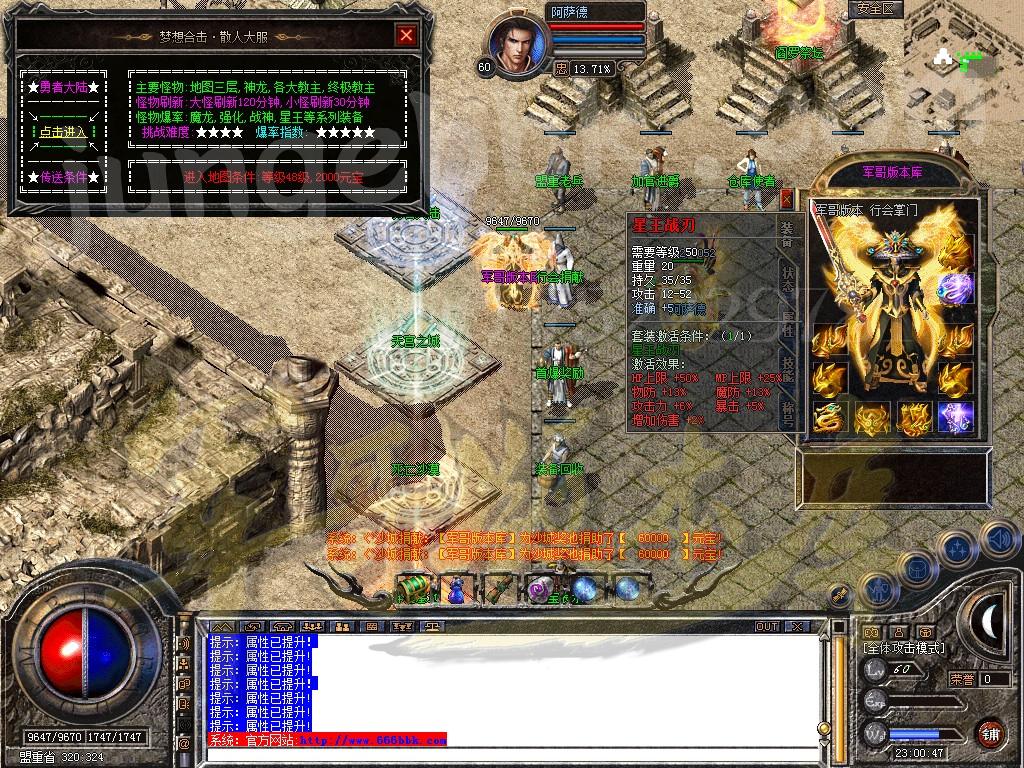Screen dimensions: 1024x768
Task: Click the OUT button on chat bar
Action: (x=767, y=627)
